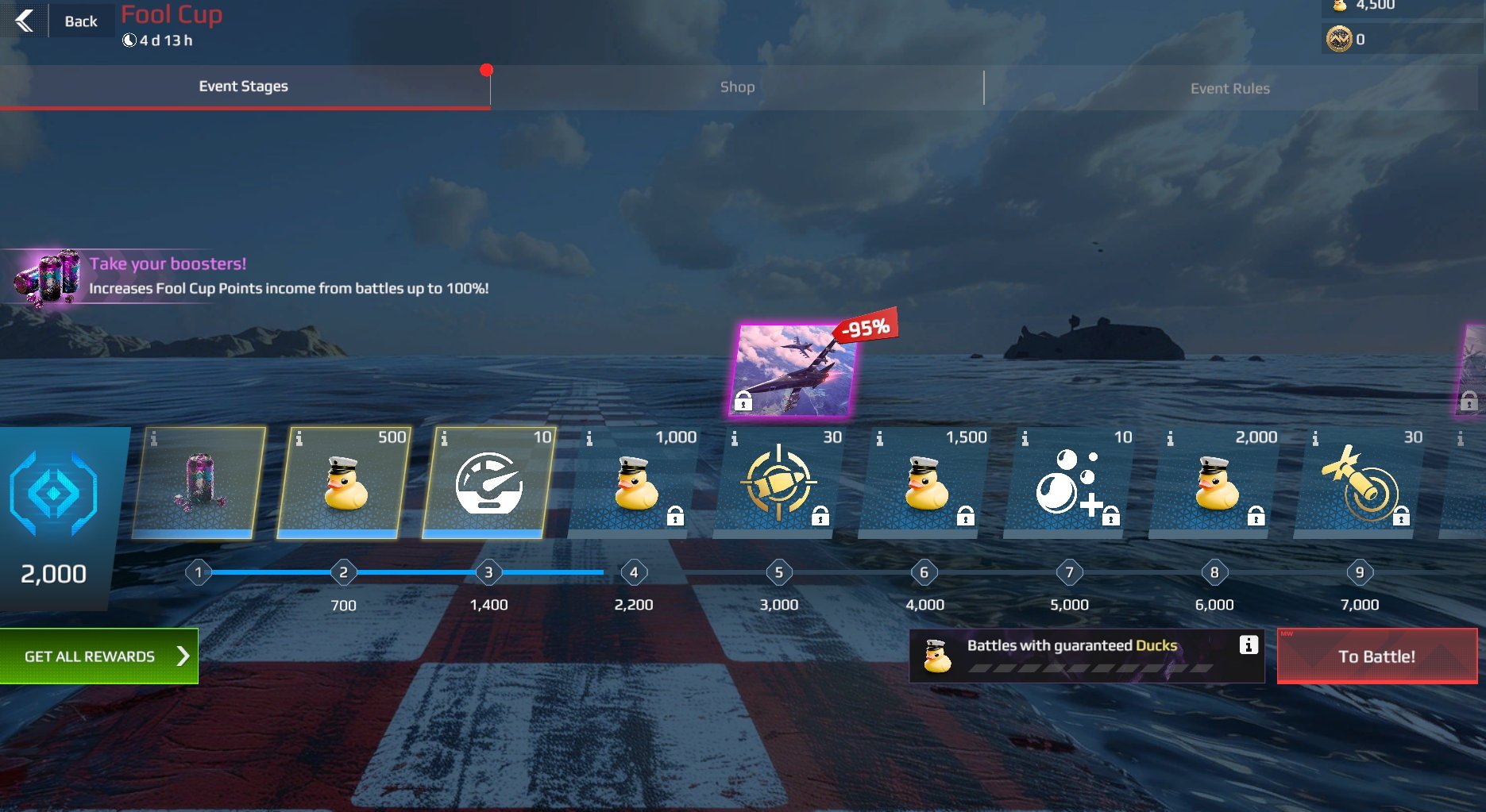
Task: Select the Event Stages tab
Action: 243,87
